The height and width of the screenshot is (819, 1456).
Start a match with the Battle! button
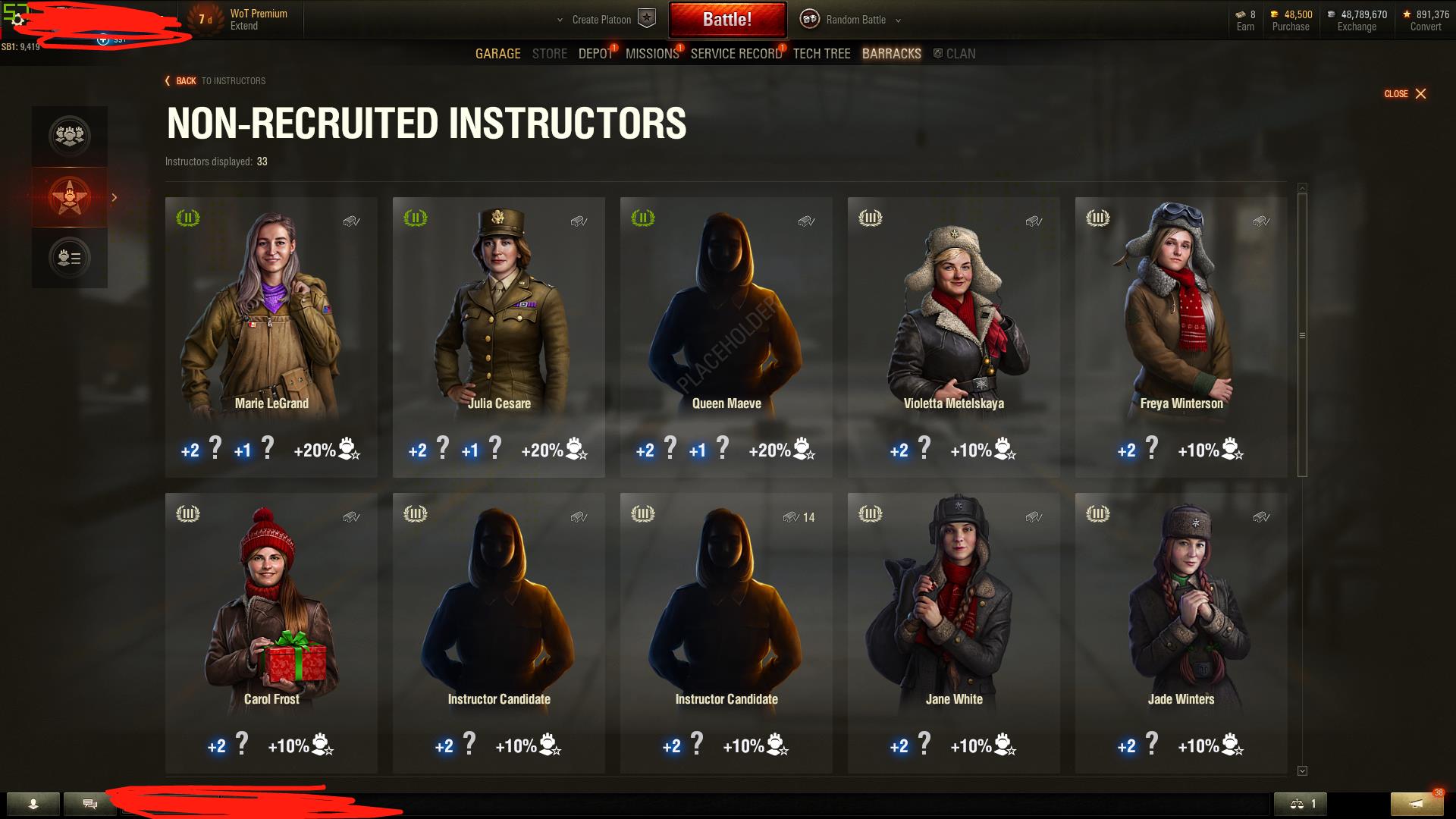(x=726, y=20)
